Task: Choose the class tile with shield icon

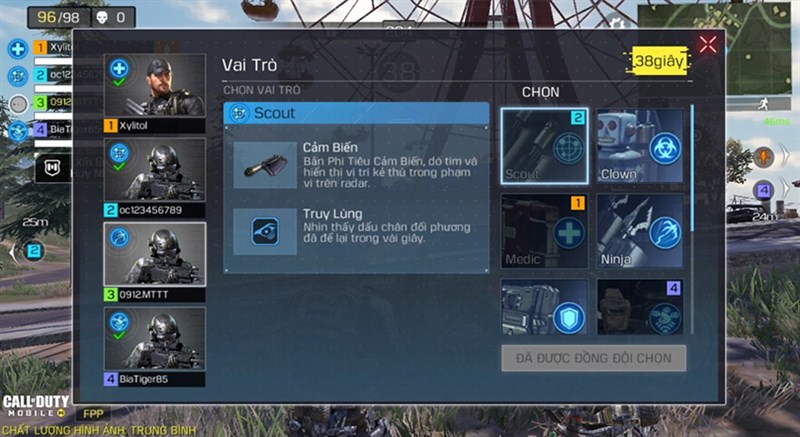Action: tap(544, 307)
